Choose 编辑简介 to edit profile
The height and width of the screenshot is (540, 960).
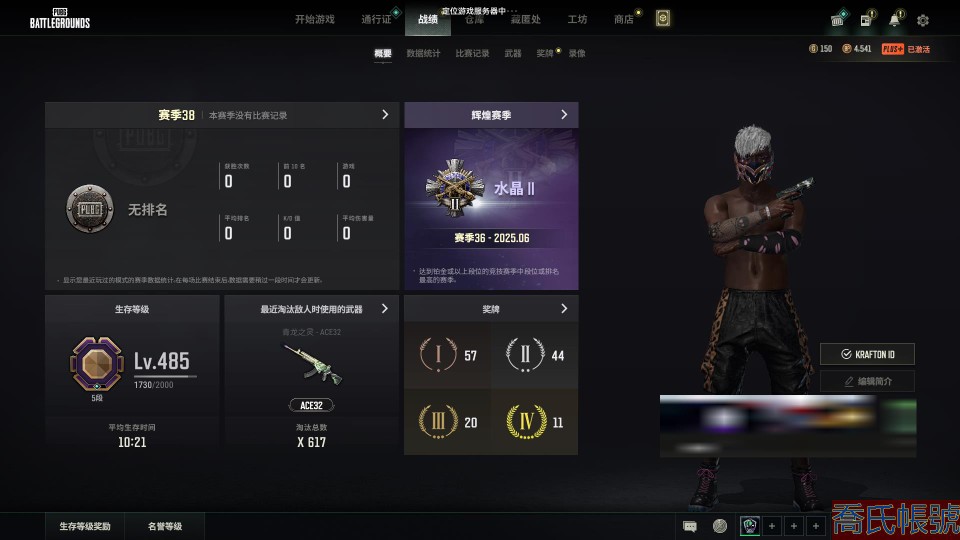click(x=867, y=381)
